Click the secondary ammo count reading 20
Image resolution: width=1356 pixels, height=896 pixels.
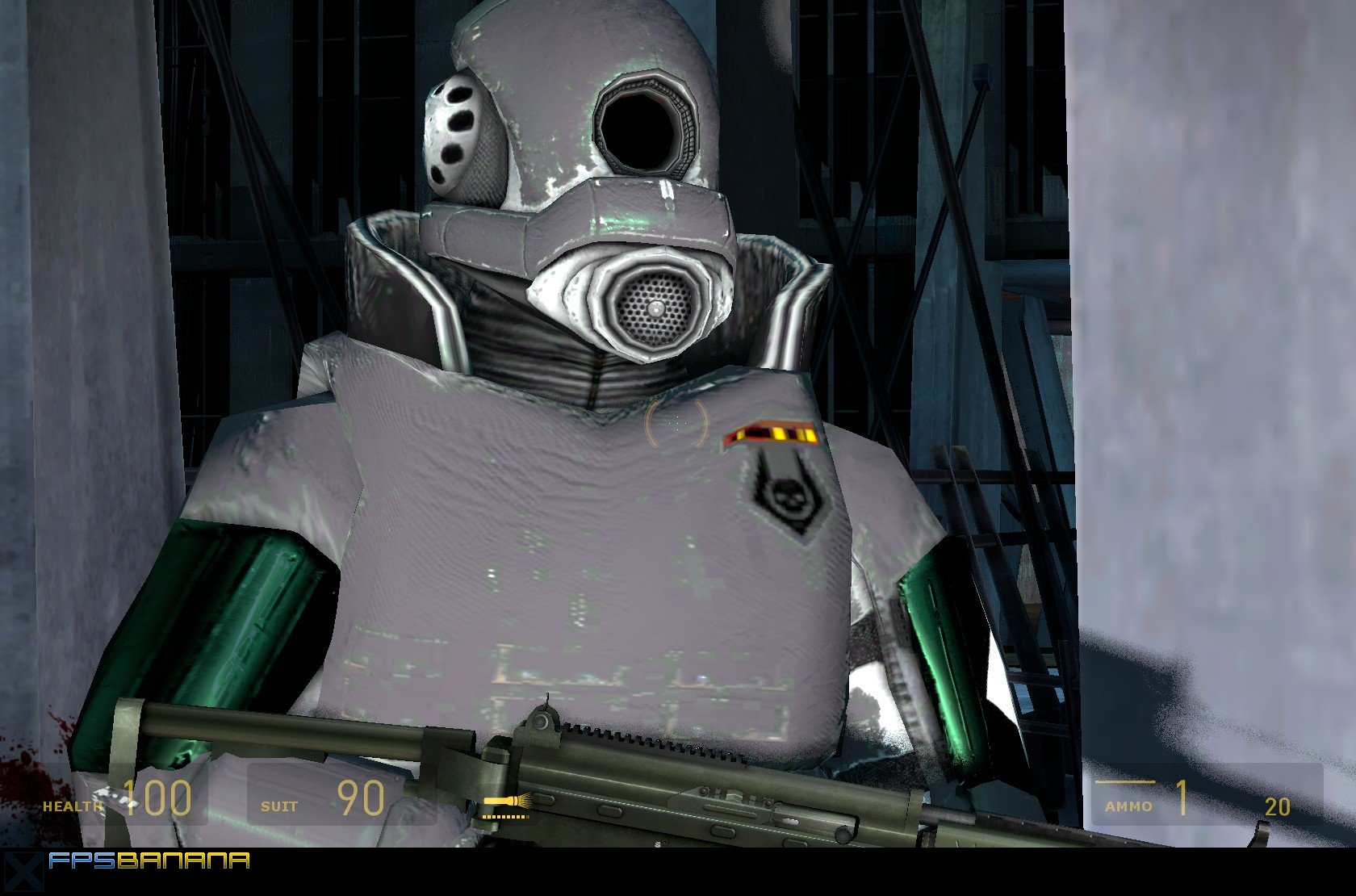[1278, 807]
